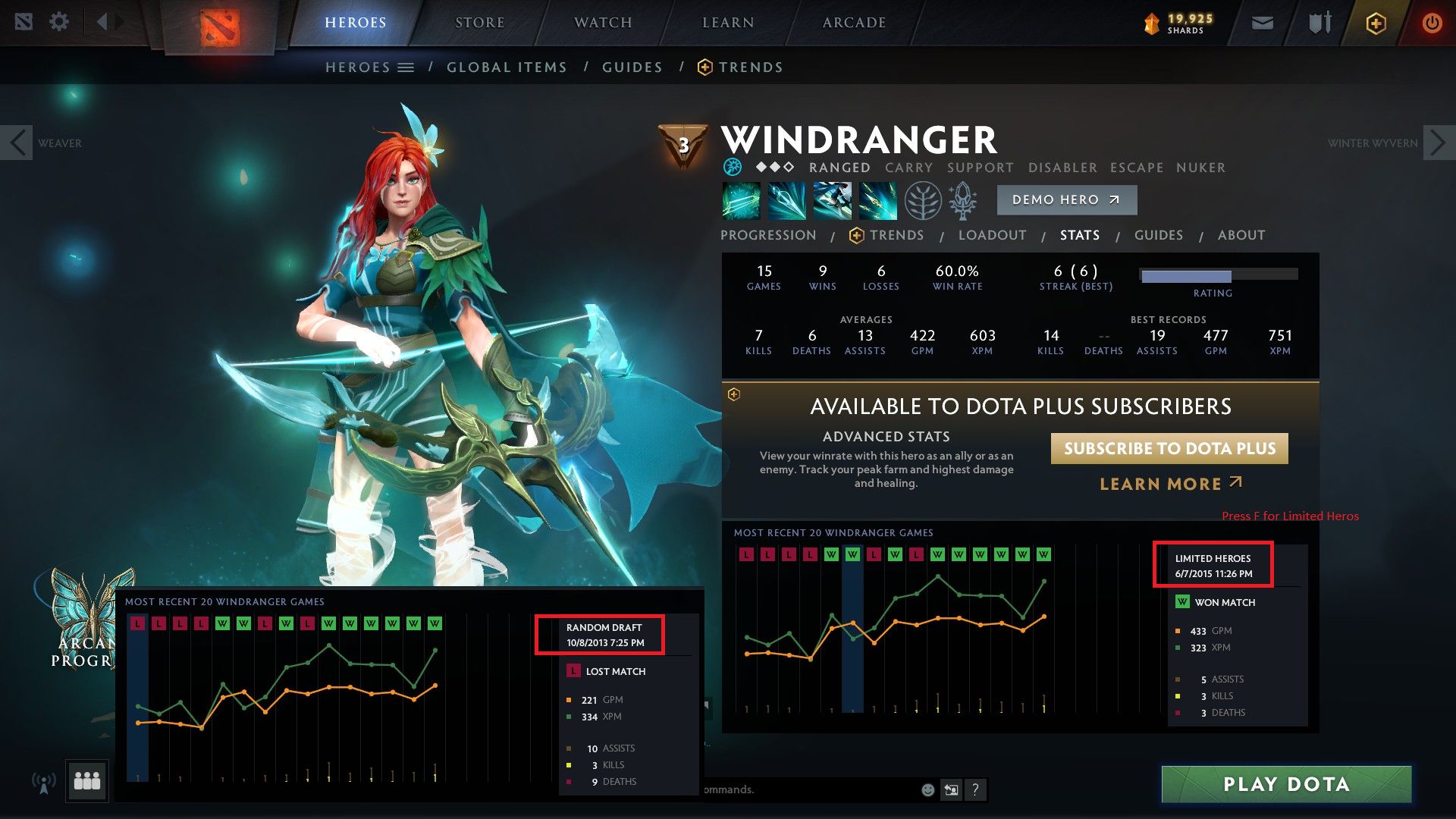Image resolution: width=1456 pixels, height=819 pixels.
Task: Open the heroes hamburger menu
Action: coord(407,67)
